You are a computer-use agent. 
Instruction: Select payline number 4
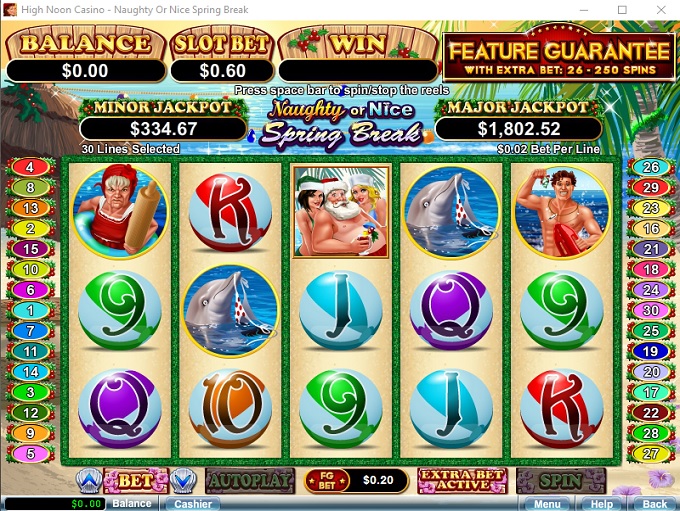[x=30, y=167]
